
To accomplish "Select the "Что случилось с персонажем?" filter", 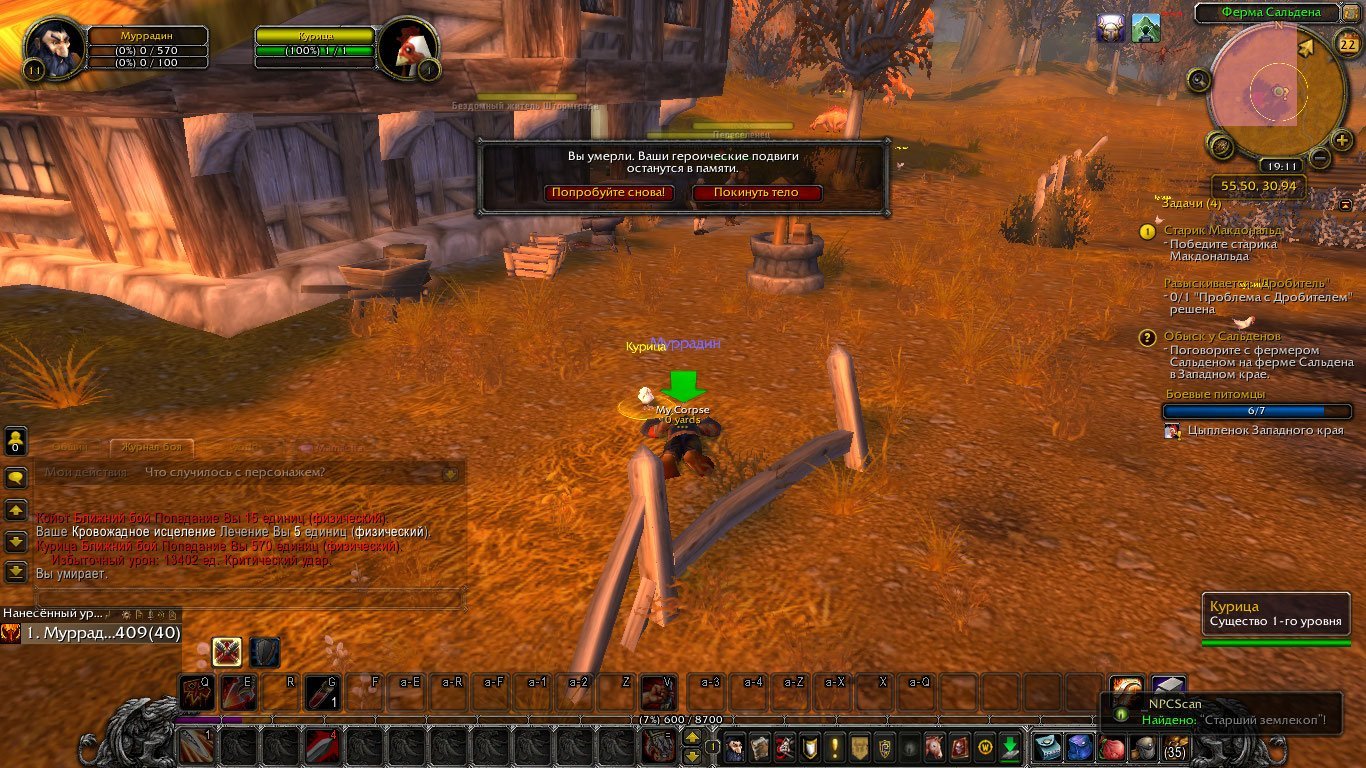I will point(234,472).
